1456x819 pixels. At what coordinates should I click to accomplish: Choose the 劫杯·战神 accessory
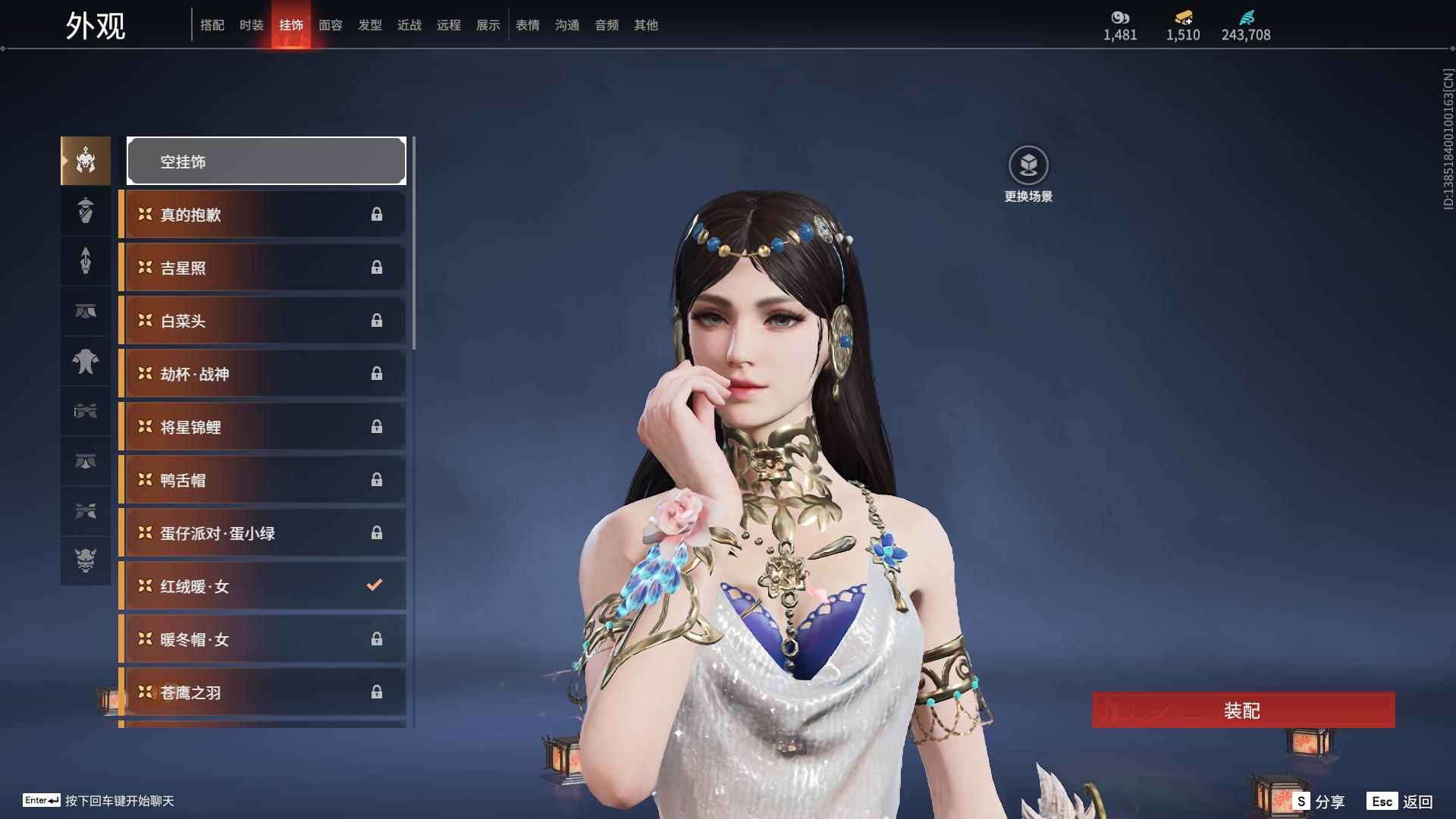pyautogui.click(x=262, y=374)
